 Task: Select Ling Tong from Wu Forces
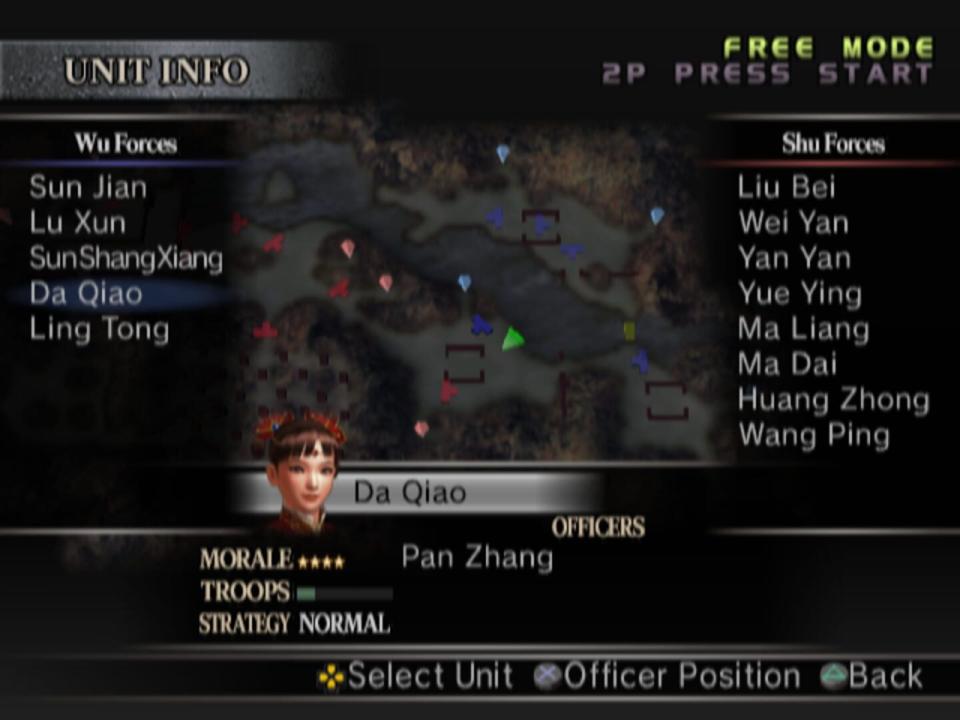99,329
